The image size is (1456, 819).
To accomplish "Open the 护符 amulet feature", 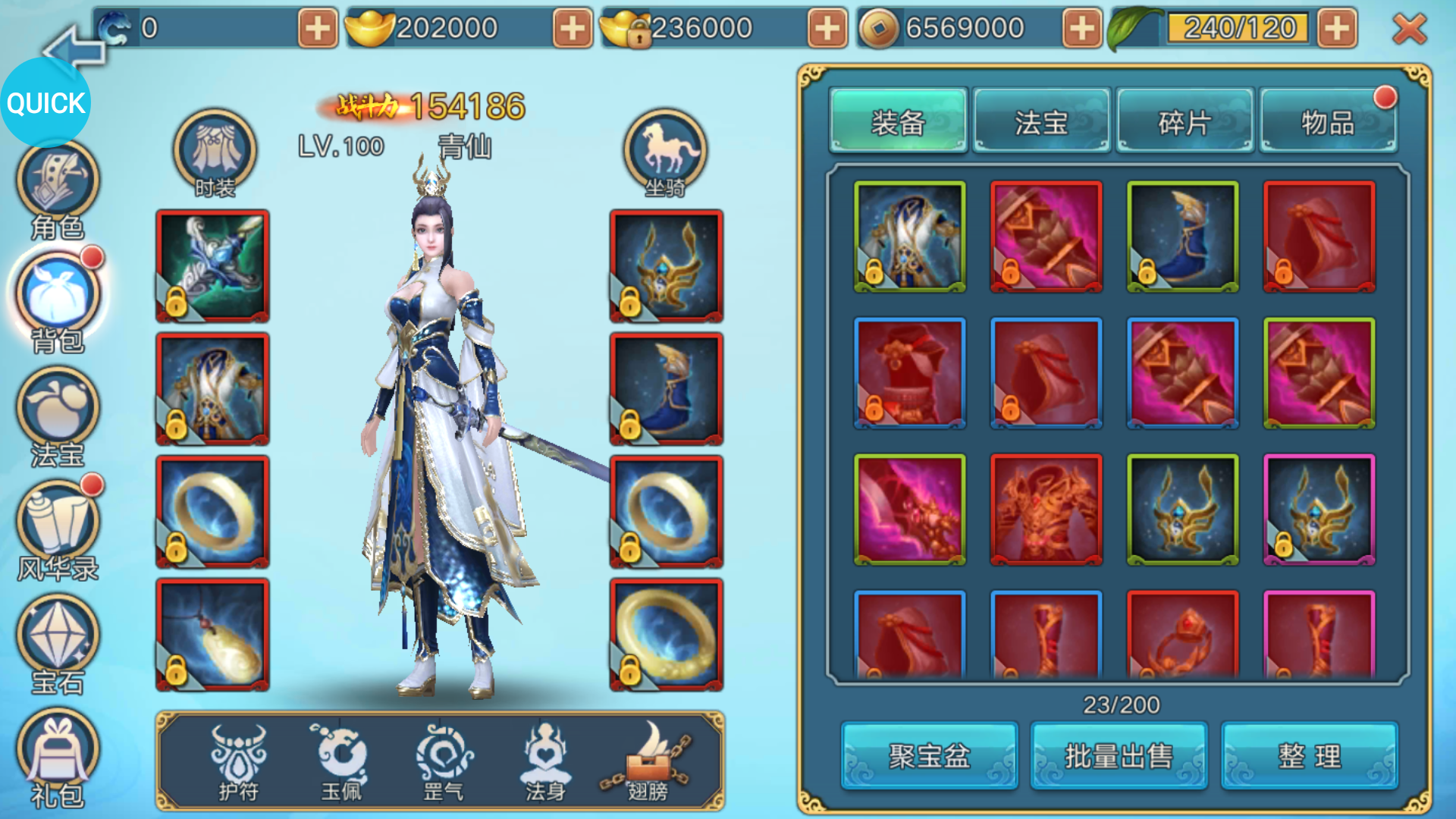I will click(x=238, y=761).
